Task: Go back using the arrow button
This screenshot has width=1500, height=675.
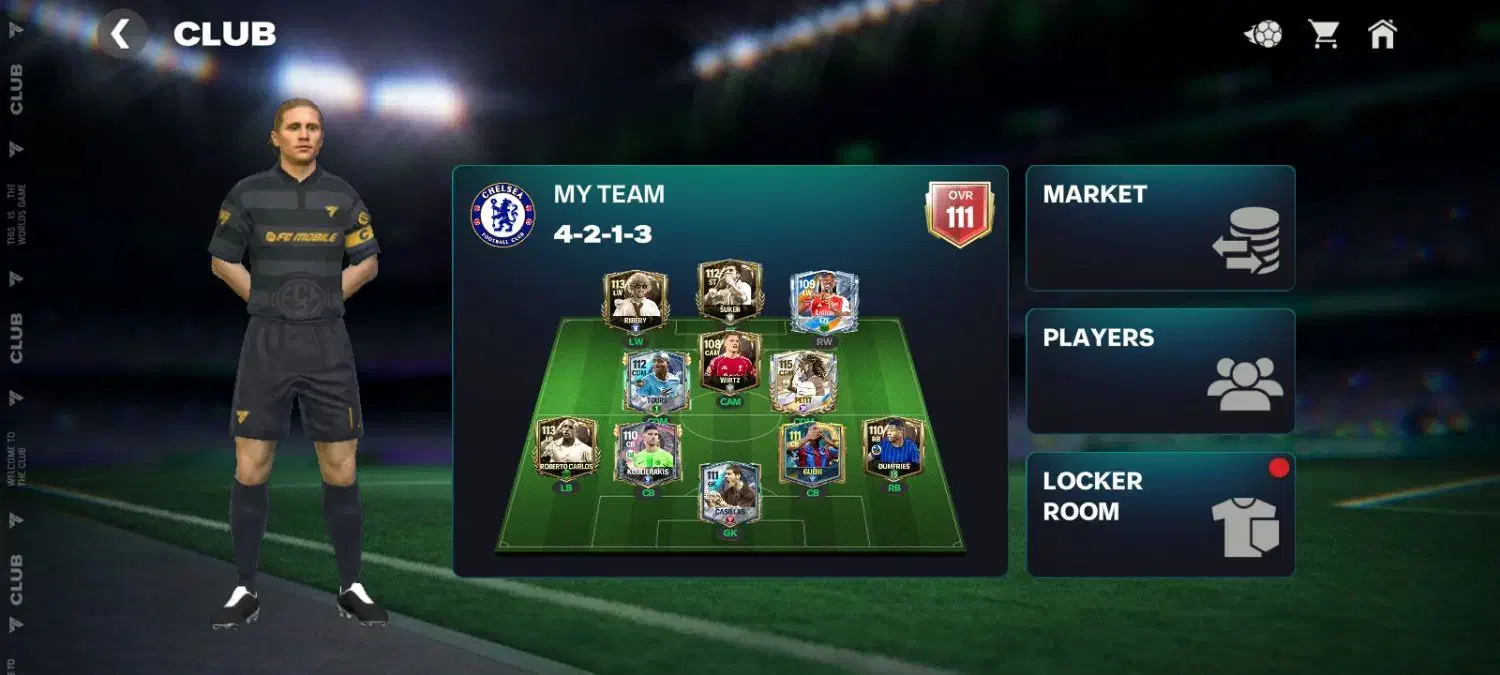Action: (x=121, y=34)
